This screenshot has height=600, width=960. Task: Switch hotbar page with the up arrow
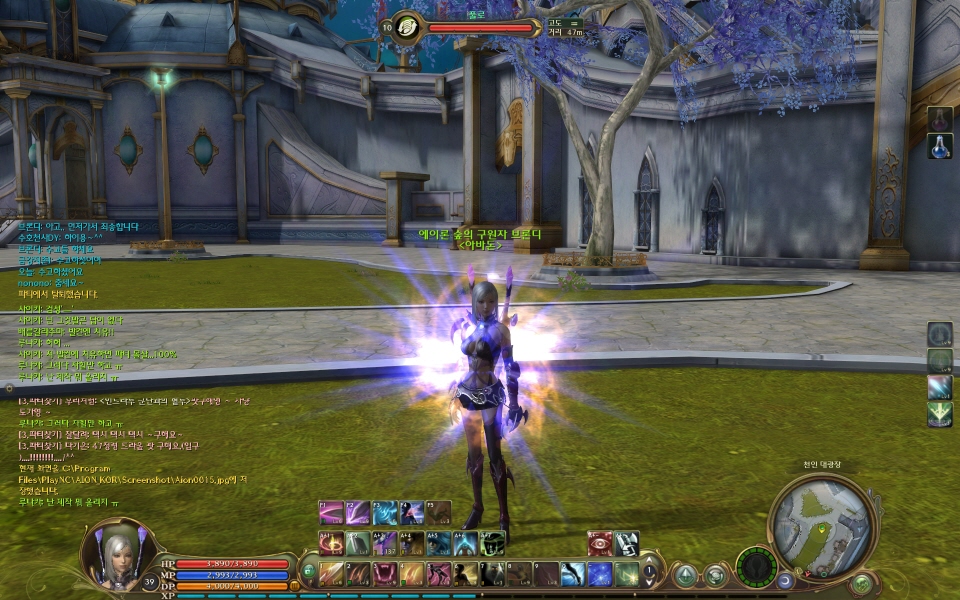click(650, 563)
